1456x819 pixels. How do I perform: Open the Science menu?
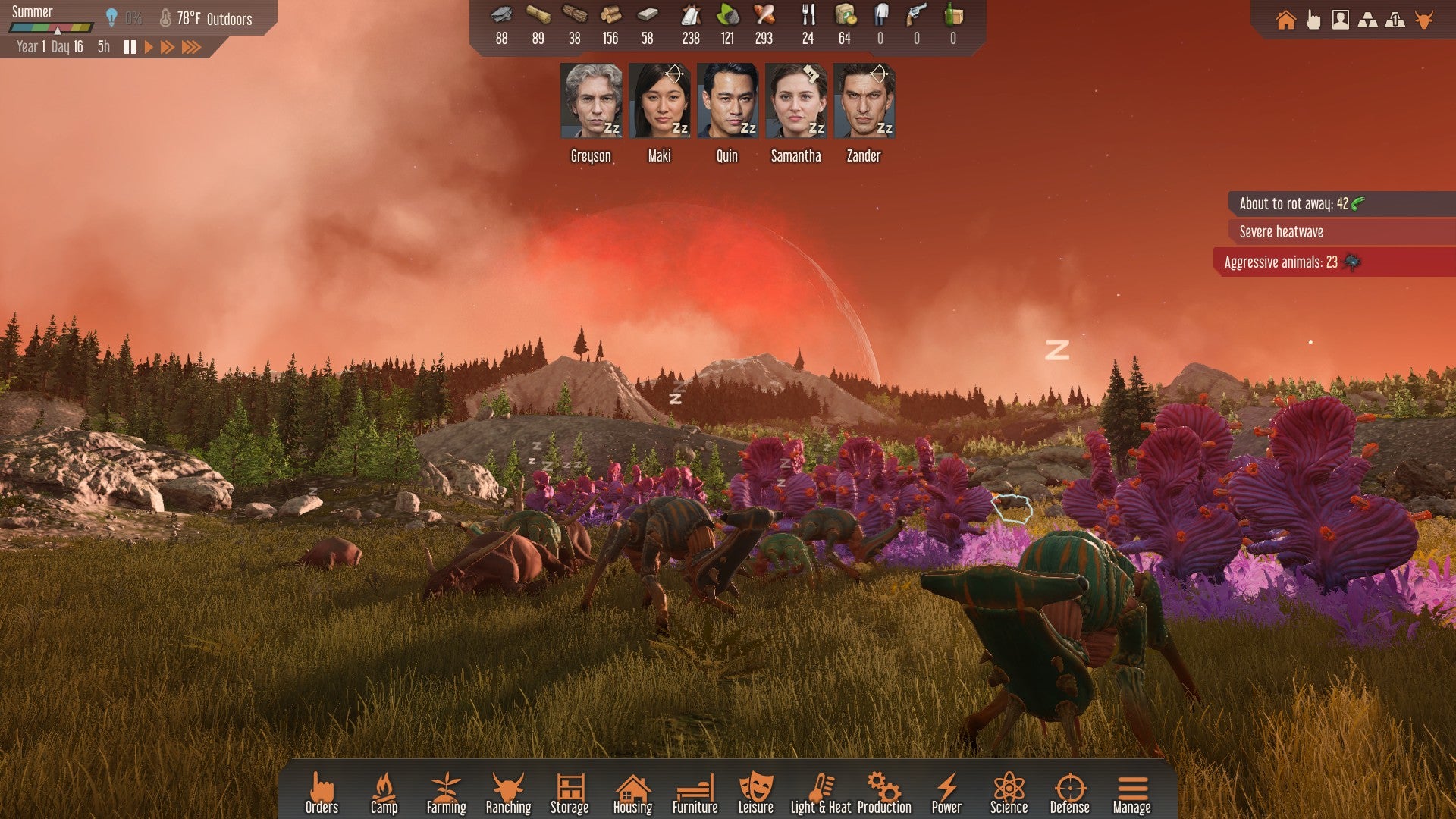click(x=1009, y=793)
